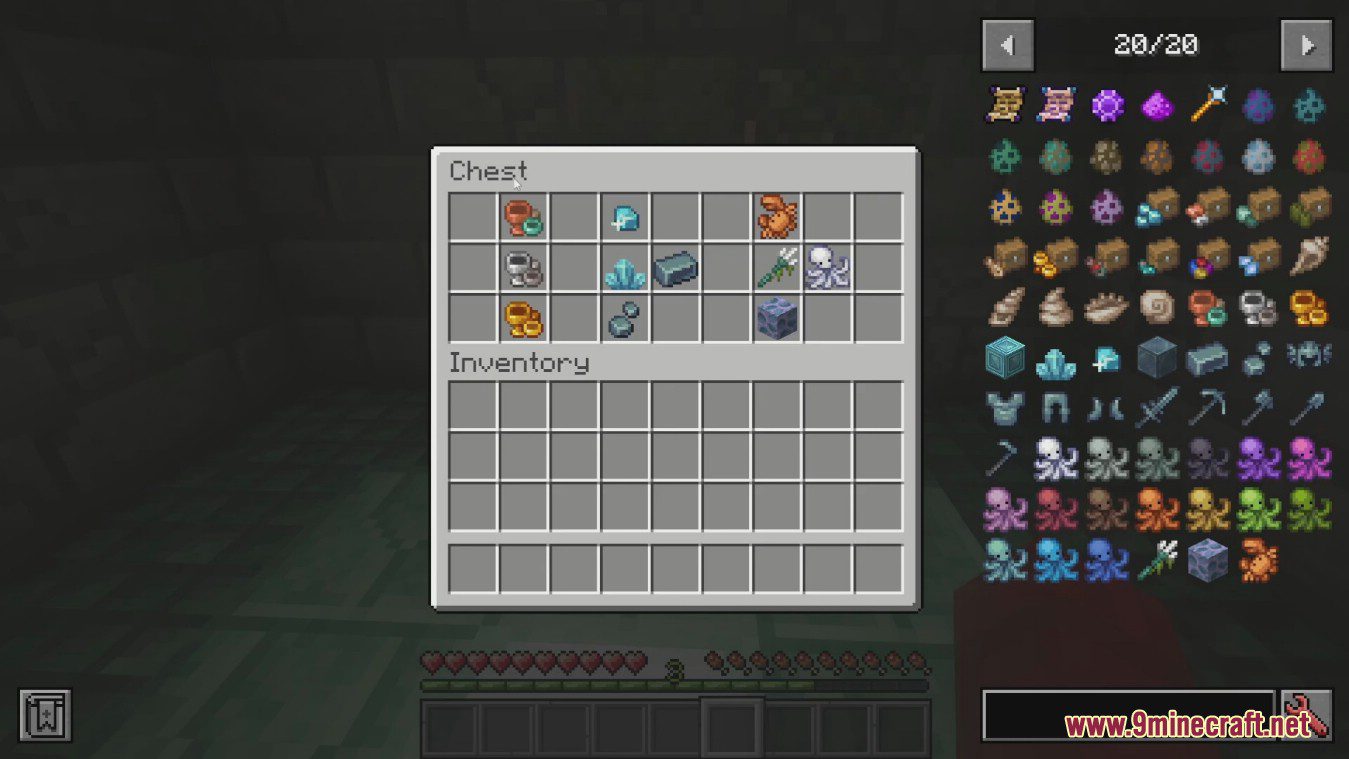Select the trident inside the chest

(x=777, y=267)
